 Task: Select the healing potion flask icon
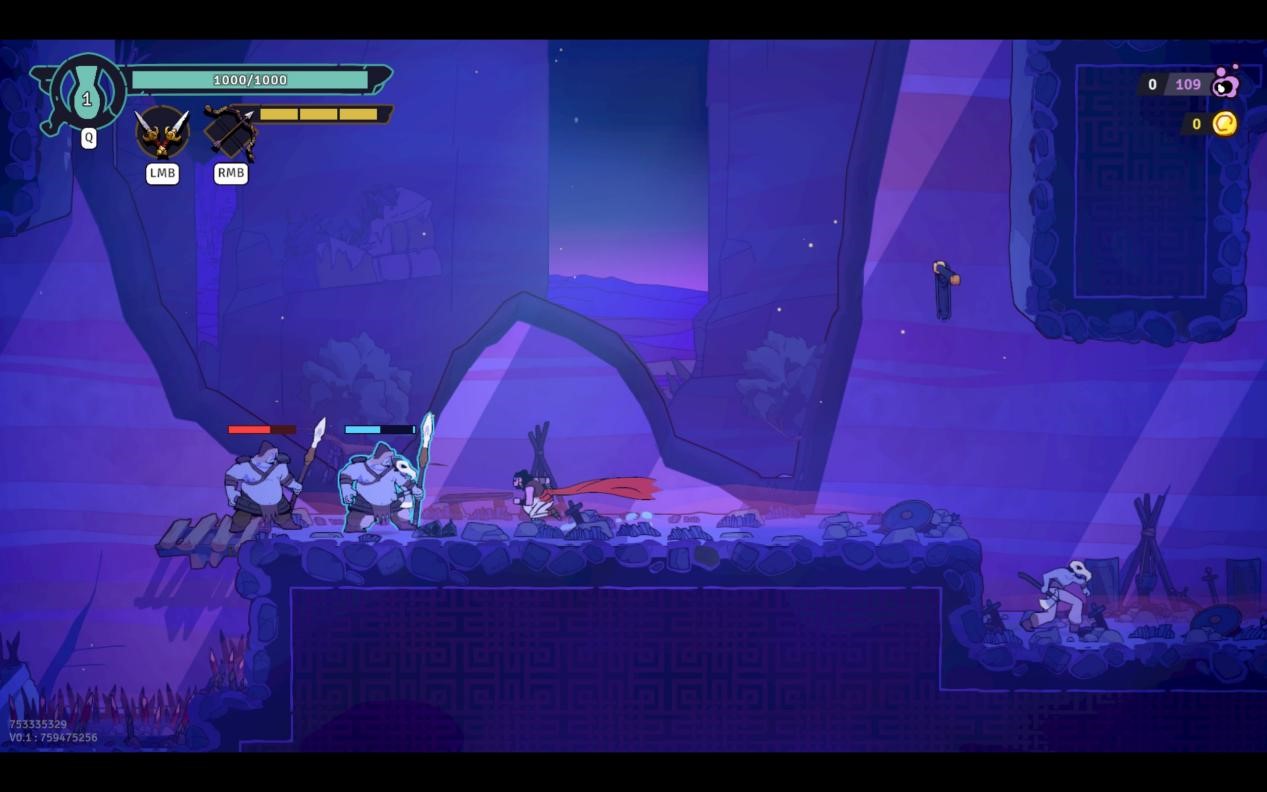coord(88,96)
